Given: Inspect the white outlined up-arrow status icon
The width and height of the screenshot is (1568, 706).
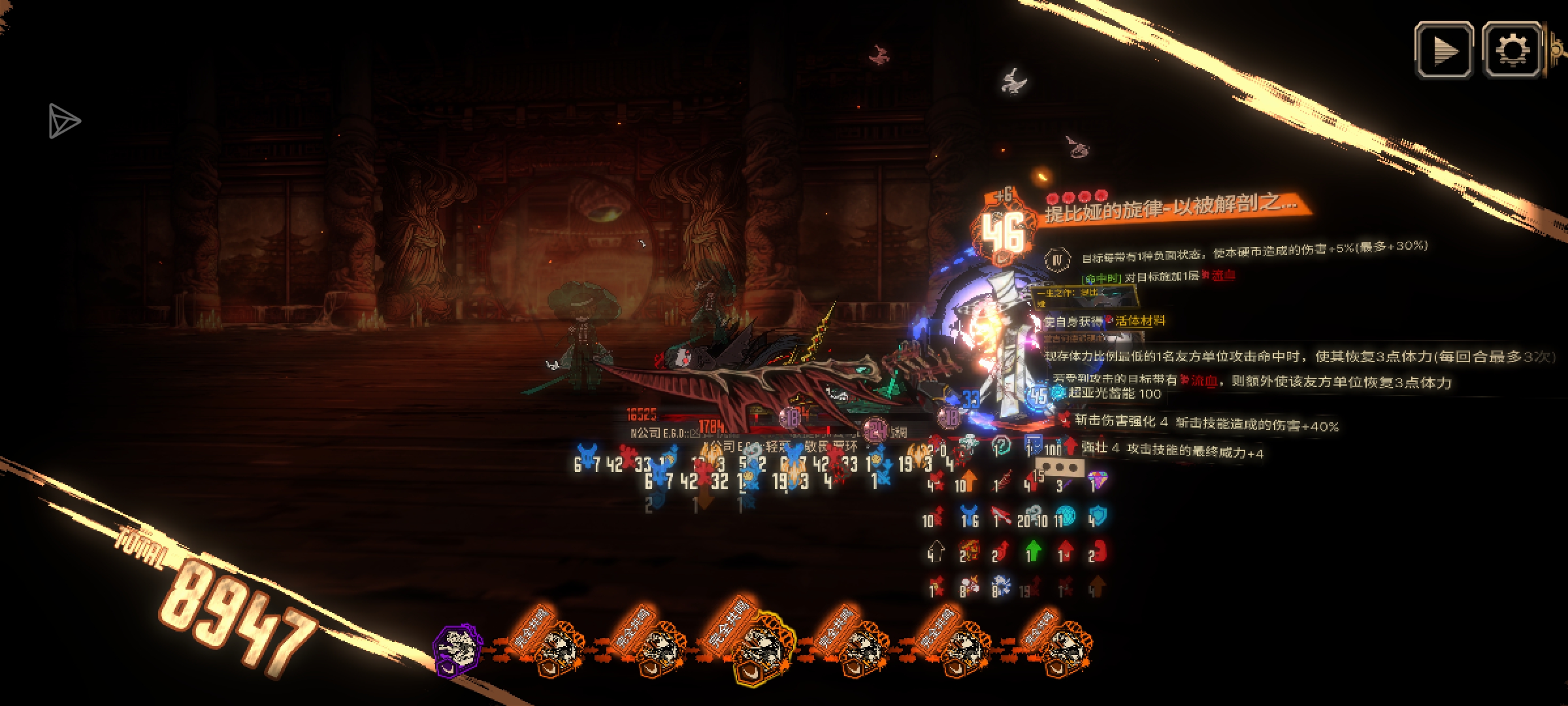Looking at the screenshot, I should 936,551.
